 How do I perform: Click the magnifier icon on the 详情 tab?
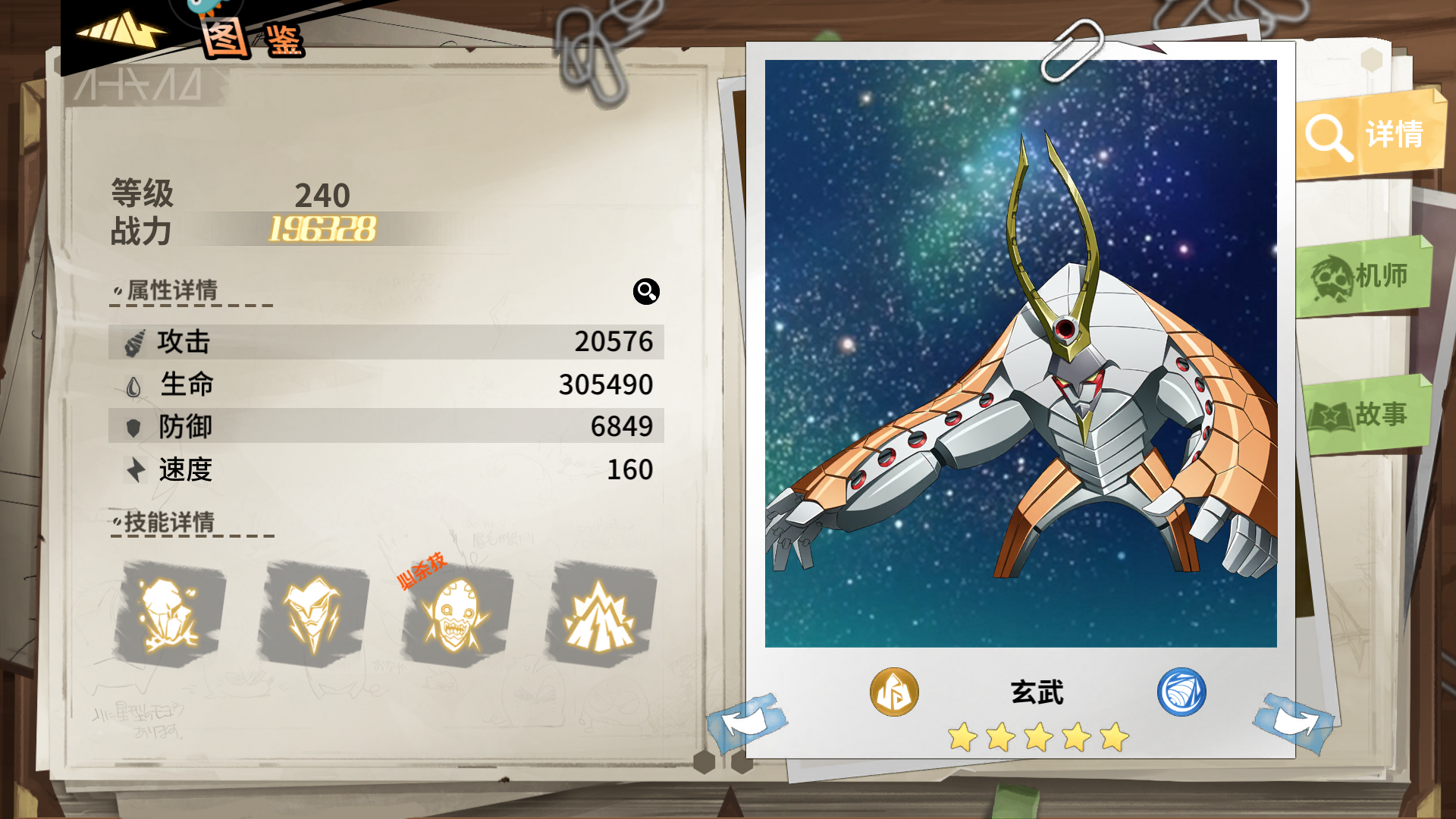coord(1328,135)
